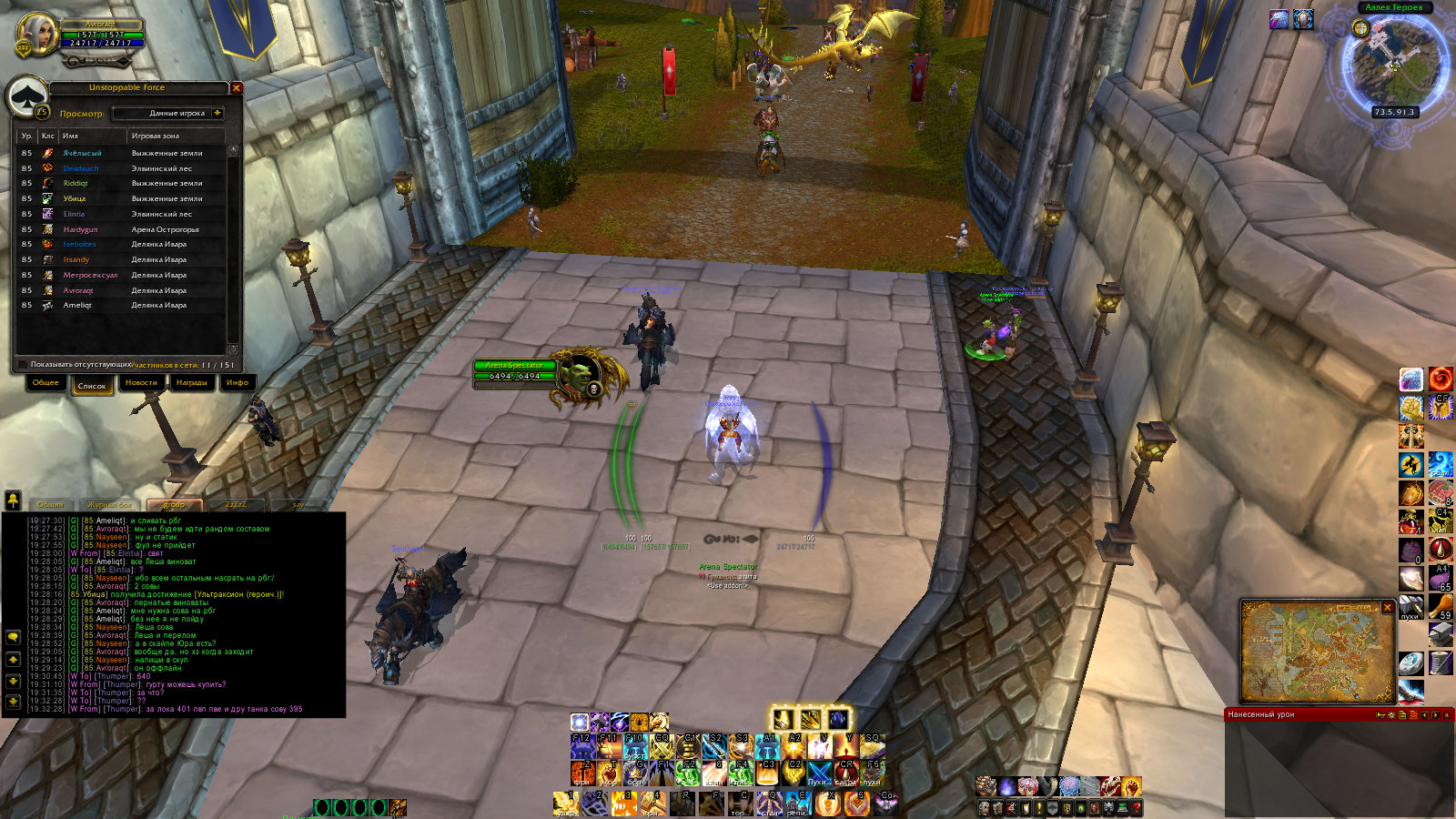Select guild member Deadsuch in roster
This screenshot has height=819, width=1456.
(x=81, y=168)
